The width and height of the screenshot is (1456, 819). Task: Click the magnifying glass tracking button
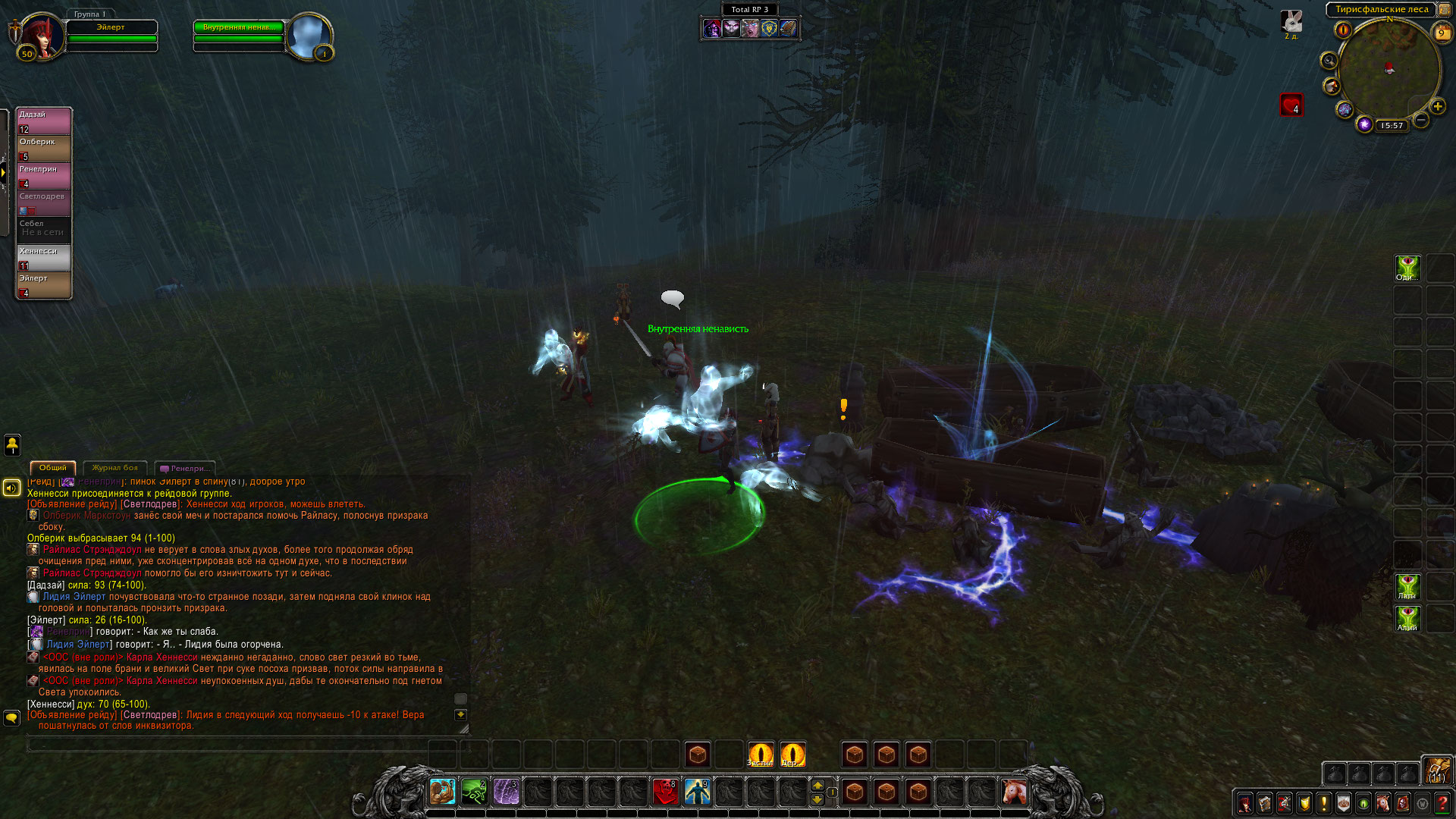tap(1329, 61)
